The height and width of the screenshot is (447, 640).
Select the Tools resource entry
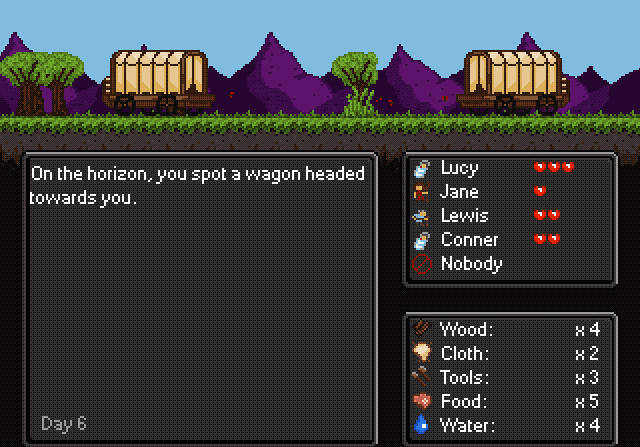click(x=465, y=378)
